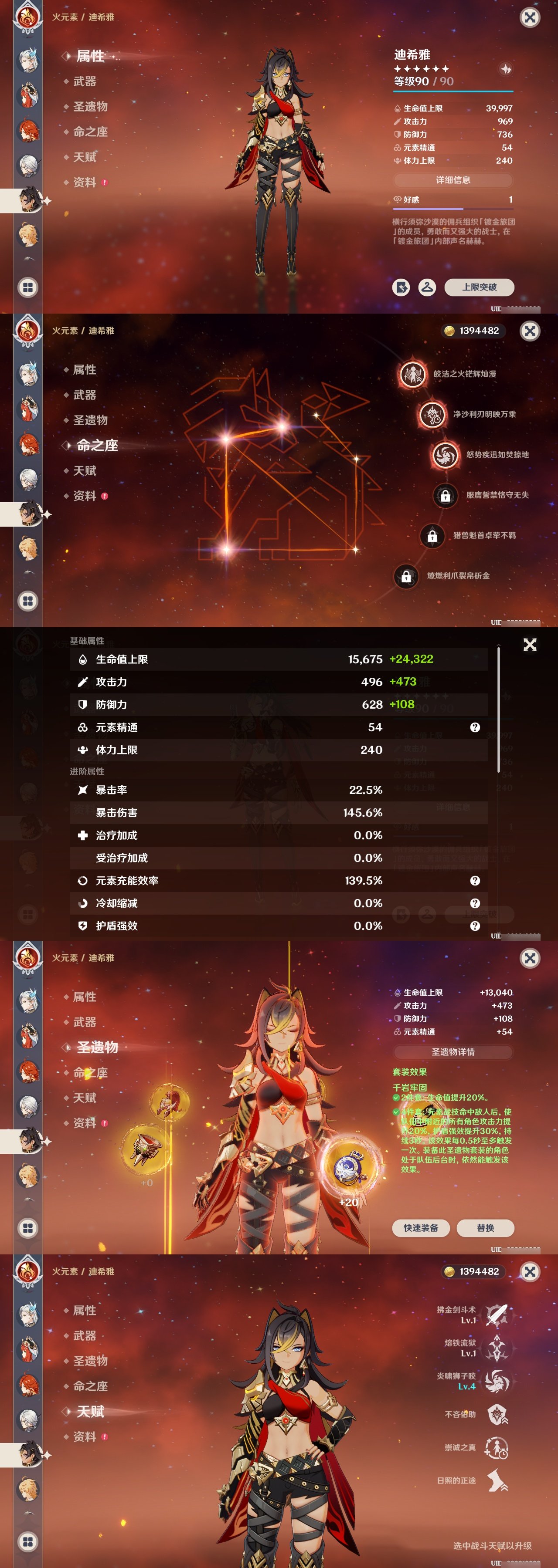Toggle the 2-piece 千岩牢固 set effect checkmark

397,1098
